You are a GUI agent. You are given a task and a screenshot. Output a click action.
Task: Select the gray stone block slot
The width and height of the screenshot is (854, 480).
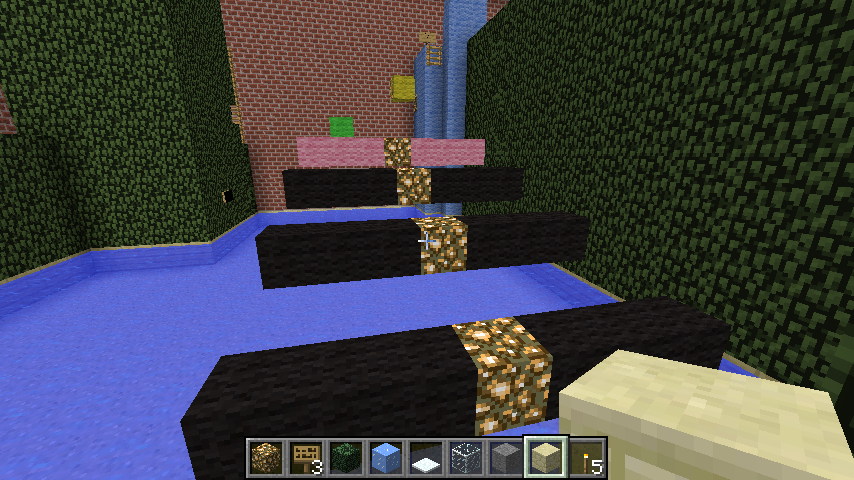[506, 457]
